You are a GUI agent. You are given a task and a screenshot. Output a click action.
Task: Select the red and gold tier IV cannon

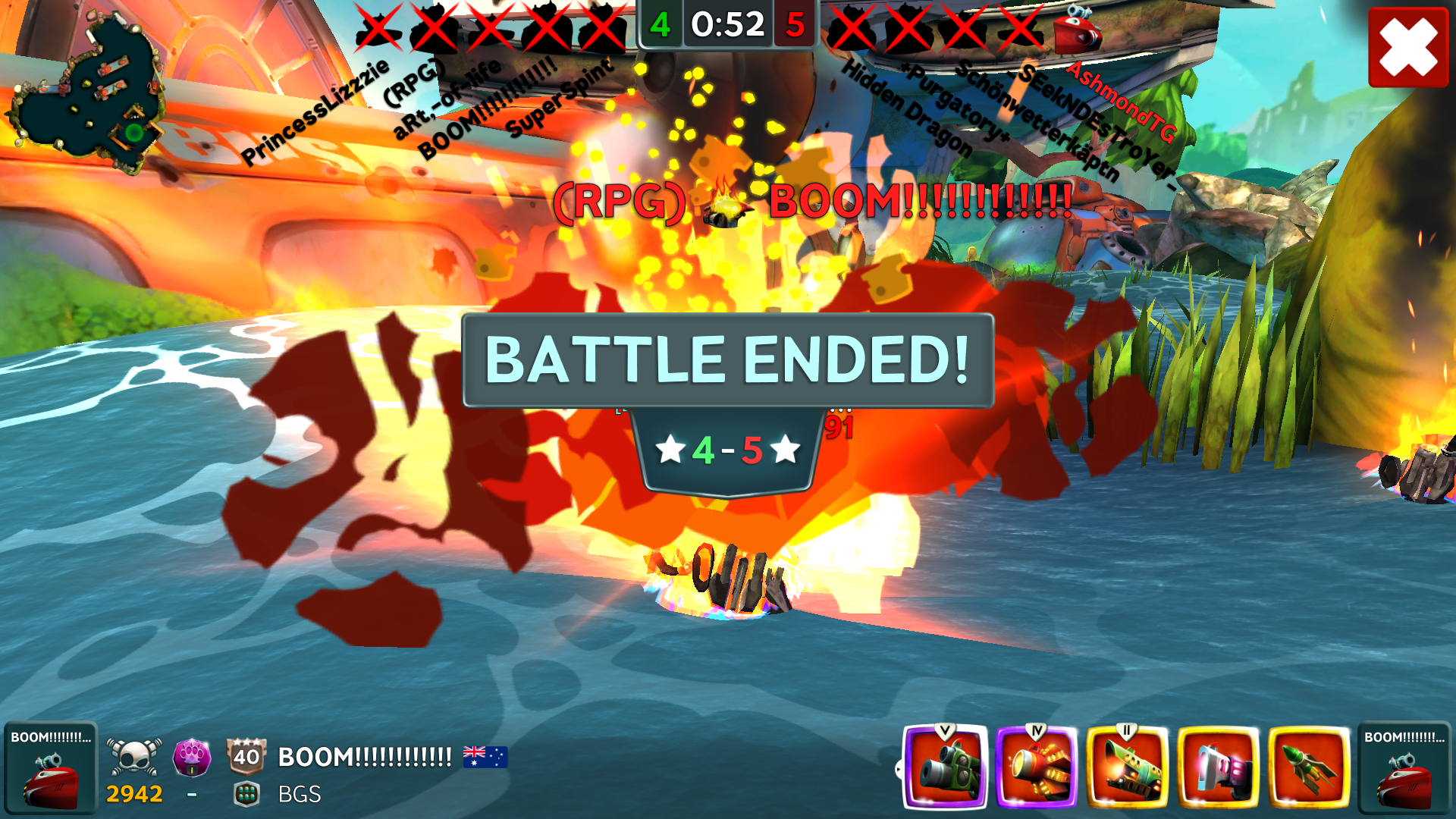1036,767
